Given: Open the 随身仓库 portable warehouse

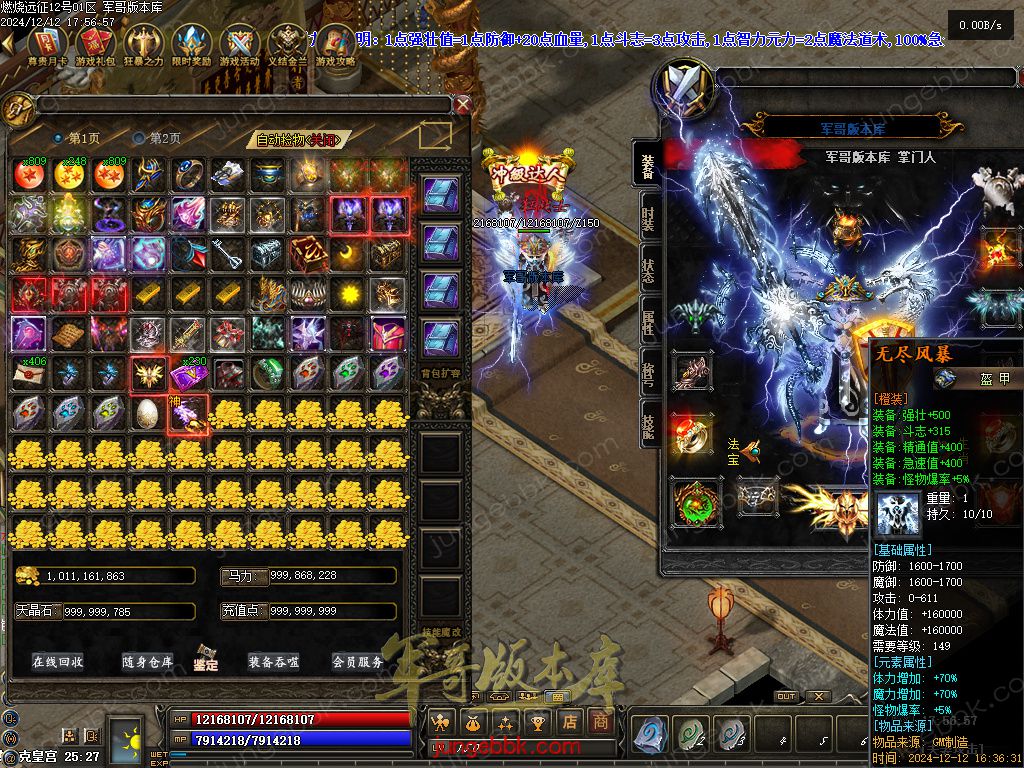Looking at the screenshot, I should tap(148, 661).
